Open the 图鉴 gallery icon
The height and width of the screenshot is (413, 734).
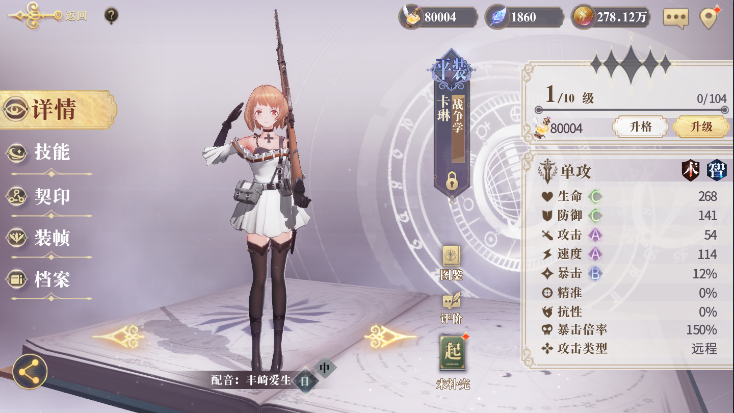pyautogui.click(x=451, y=259)
